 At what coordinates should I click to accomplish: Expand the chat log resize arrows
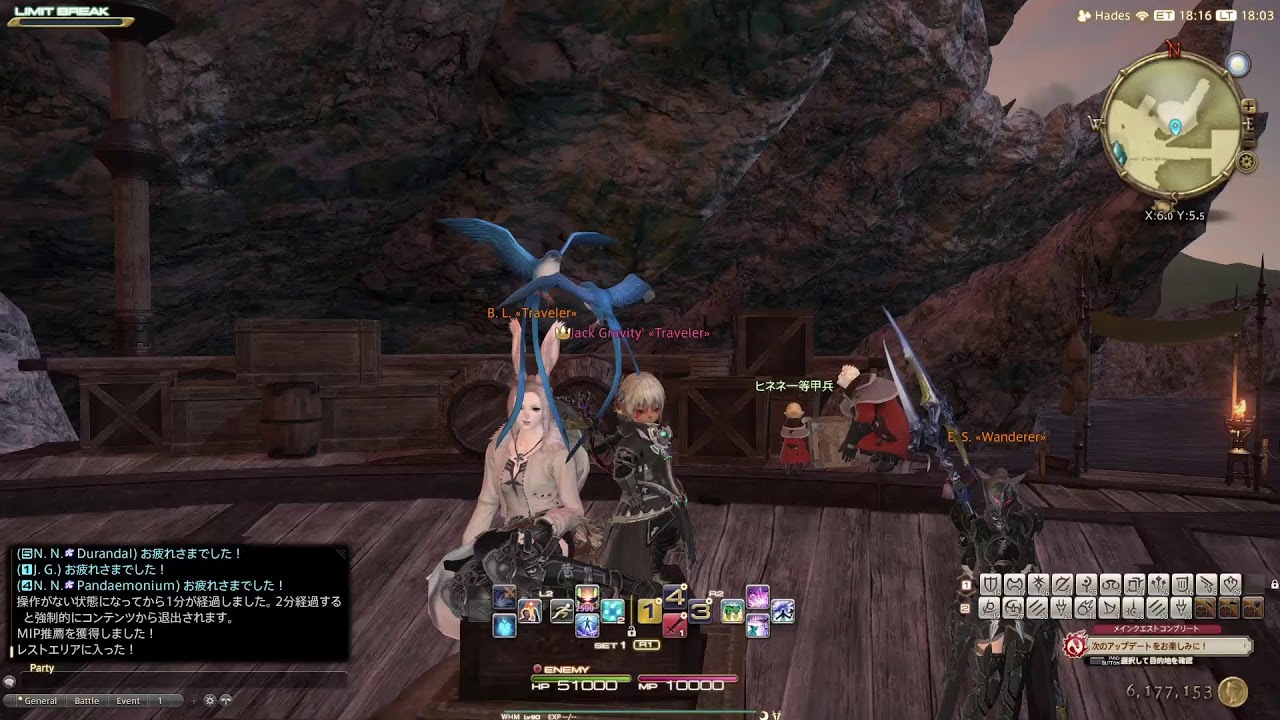pyautogui.click(x=226, y=700)
